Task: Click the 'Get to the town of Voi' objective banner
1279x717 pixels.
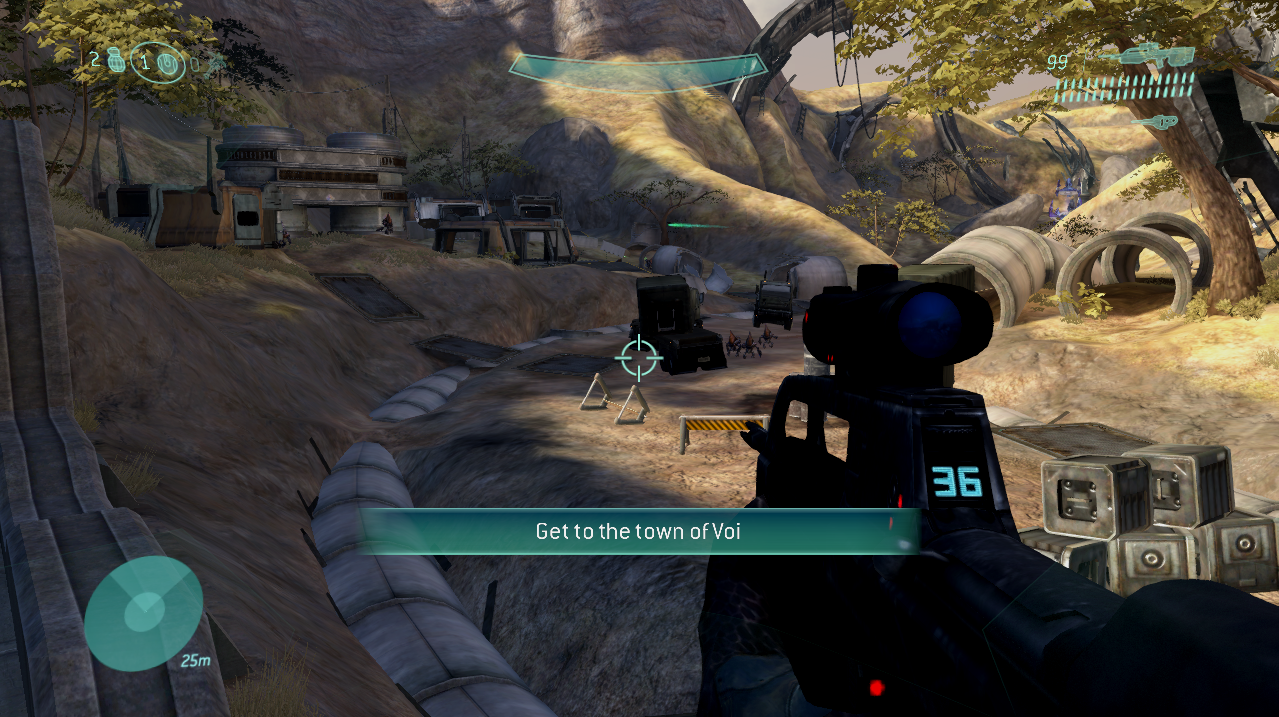Action: pos(638,531)
